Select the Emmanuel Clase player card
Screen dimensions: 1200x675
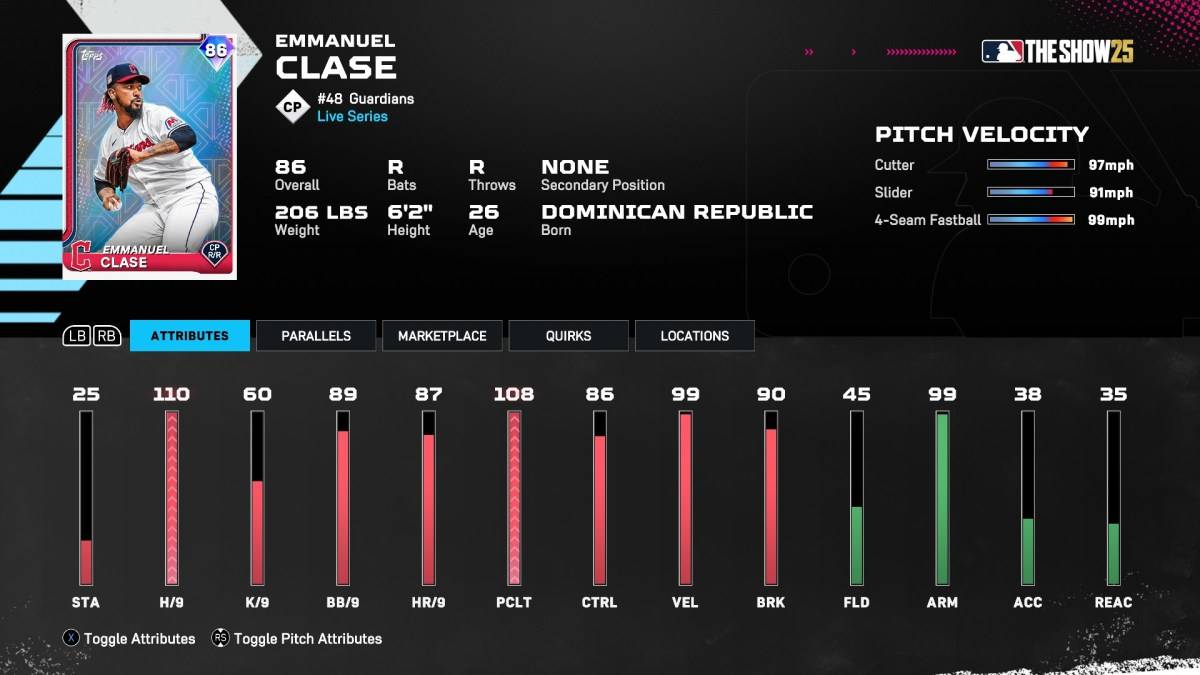point(149,156)
